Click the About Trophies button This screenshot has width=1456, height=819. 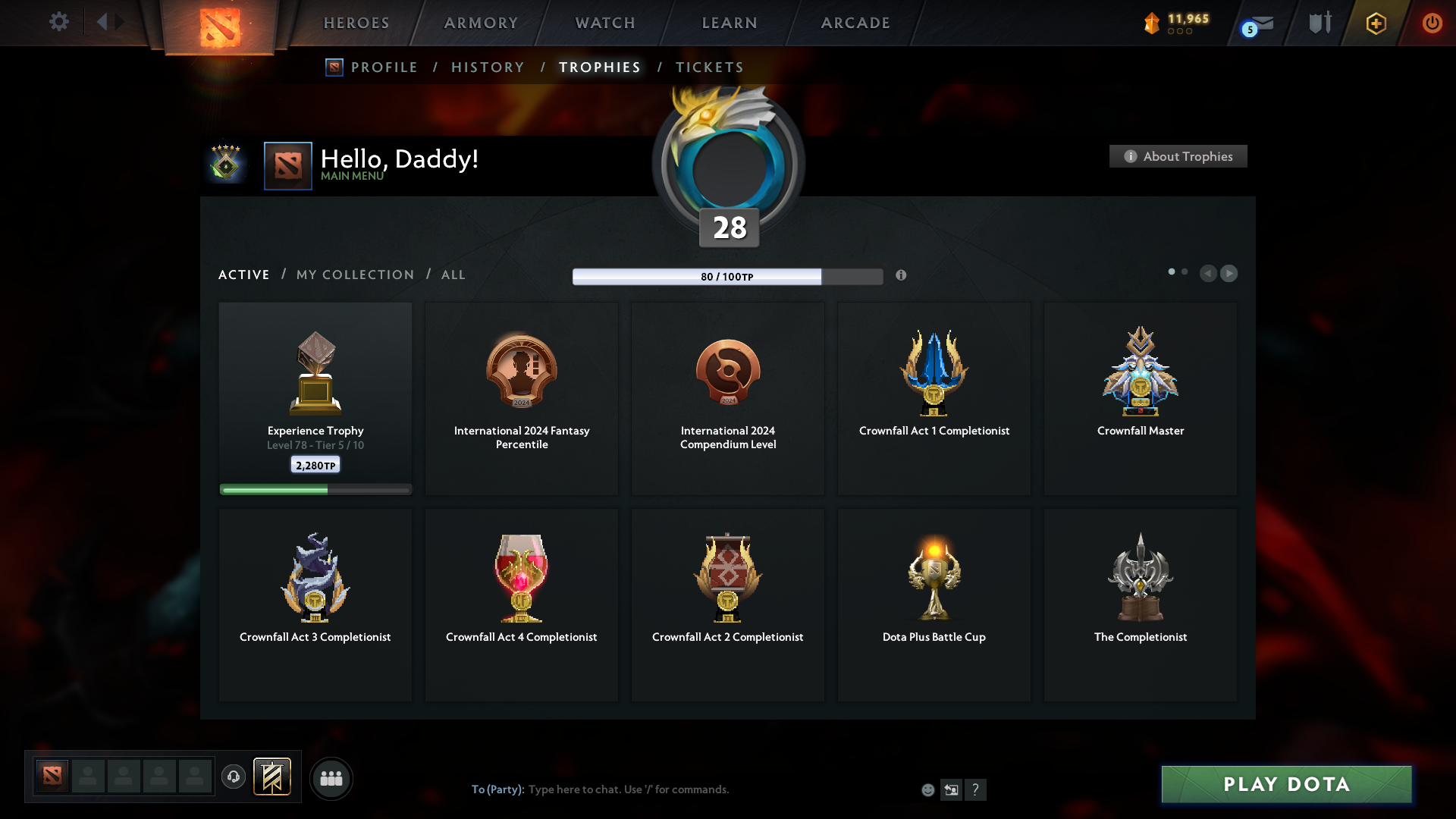point(1178,156)
